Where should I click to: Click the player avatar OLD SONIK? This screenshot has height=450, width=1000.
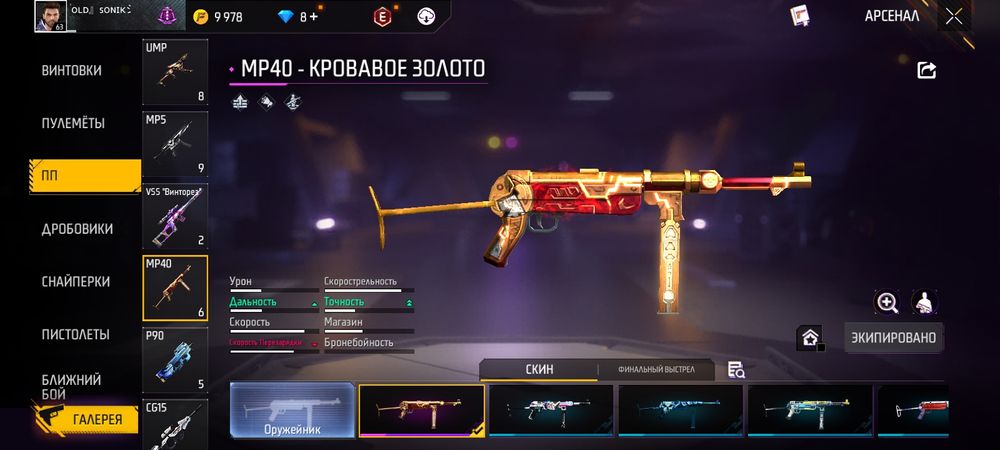[x=50, y=16]
